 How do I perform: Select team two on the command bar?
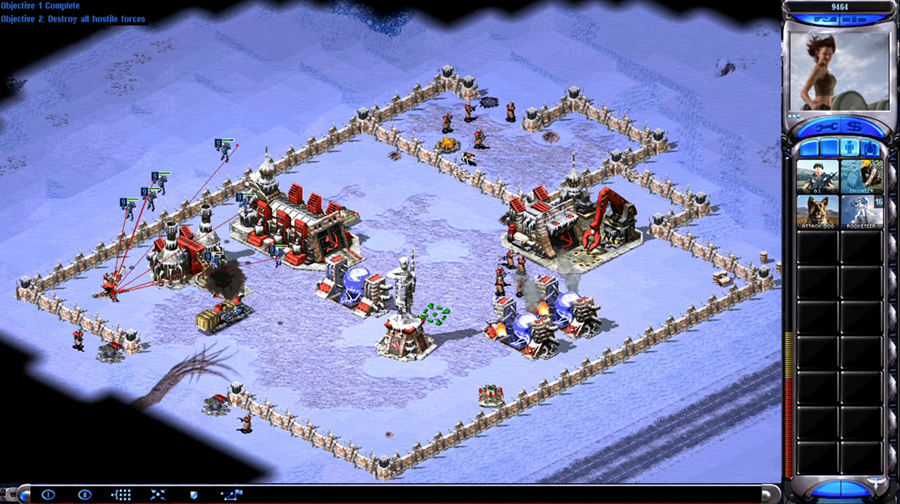(85, 494)
